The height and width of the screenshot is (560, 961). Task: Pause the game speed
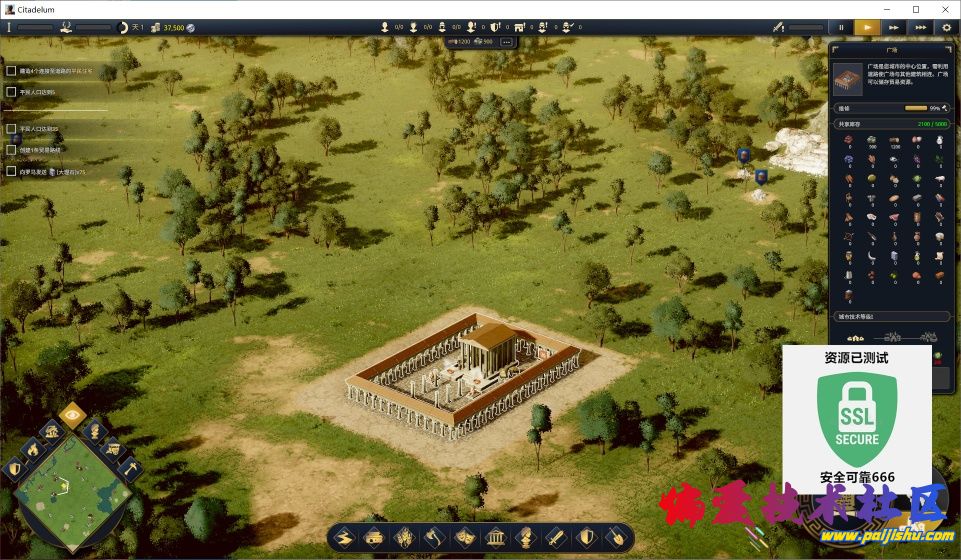pos(841,28)
